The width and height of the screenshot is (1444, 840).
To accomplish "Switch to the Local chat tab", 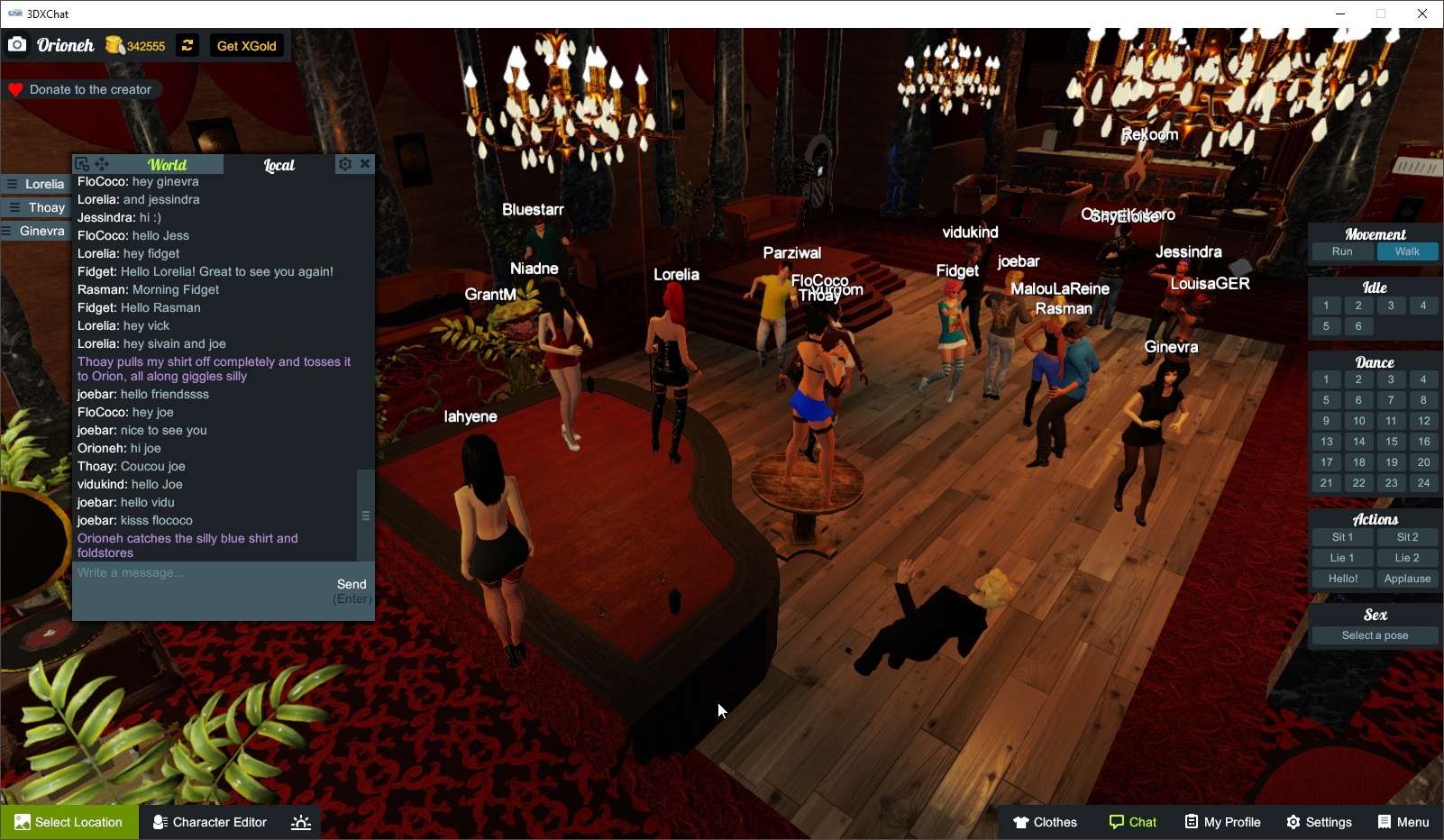I will click(279, 165).
